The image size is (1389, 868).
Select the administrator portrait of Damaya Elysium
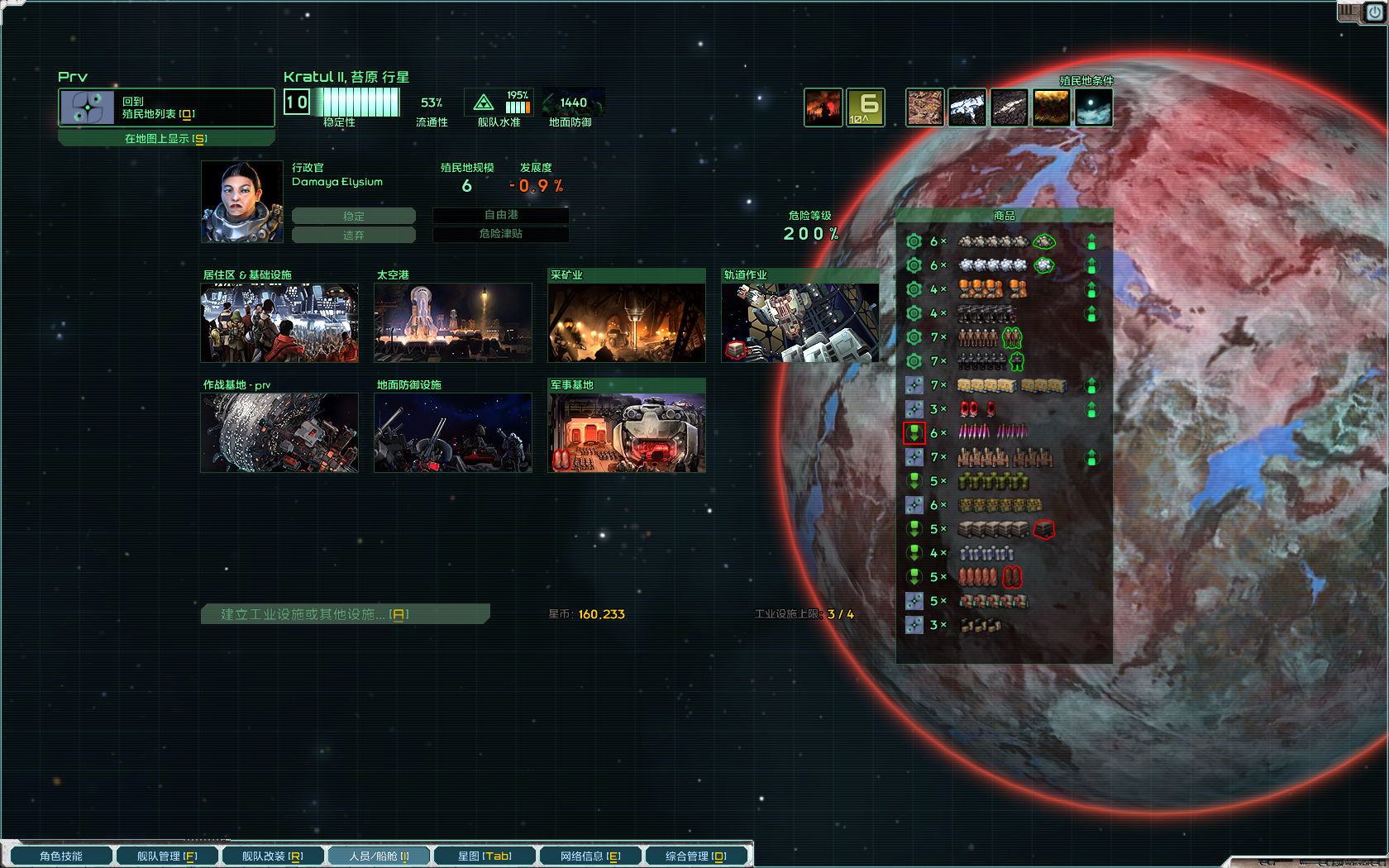click(x=242, y=202)
